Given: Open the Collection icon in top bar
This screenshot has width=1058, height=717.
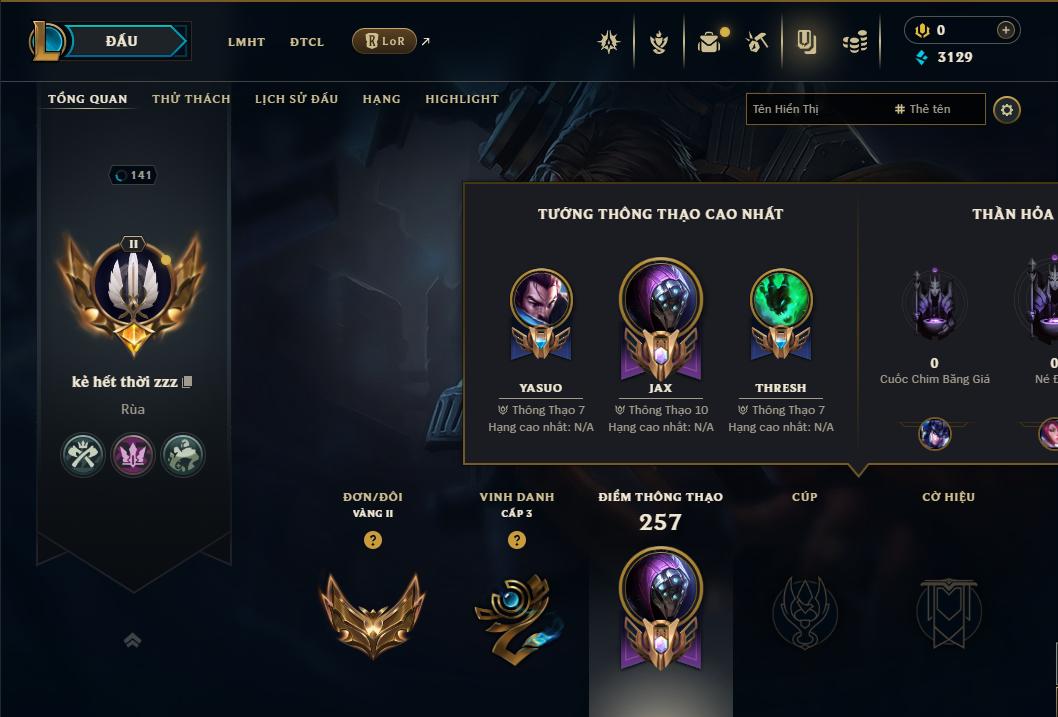Looking at the screenshot, I should pyautogui.click(x=806, y=42).
